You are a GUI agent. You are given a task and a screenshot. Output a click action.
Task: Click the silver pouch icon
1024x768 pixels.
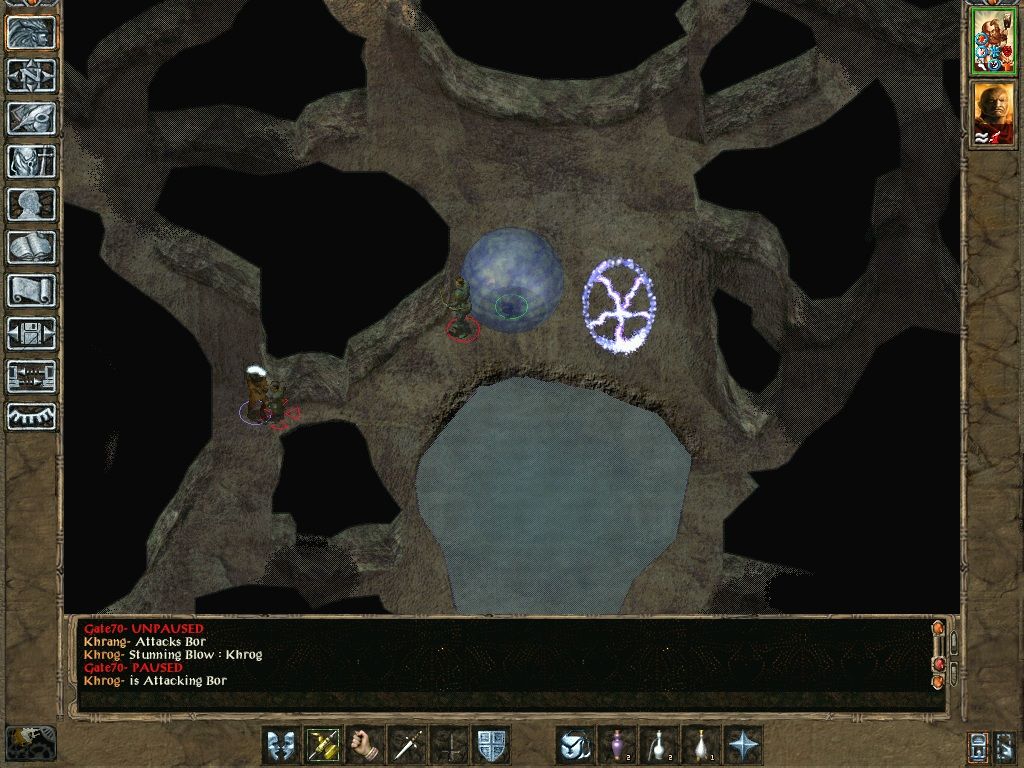575,745
